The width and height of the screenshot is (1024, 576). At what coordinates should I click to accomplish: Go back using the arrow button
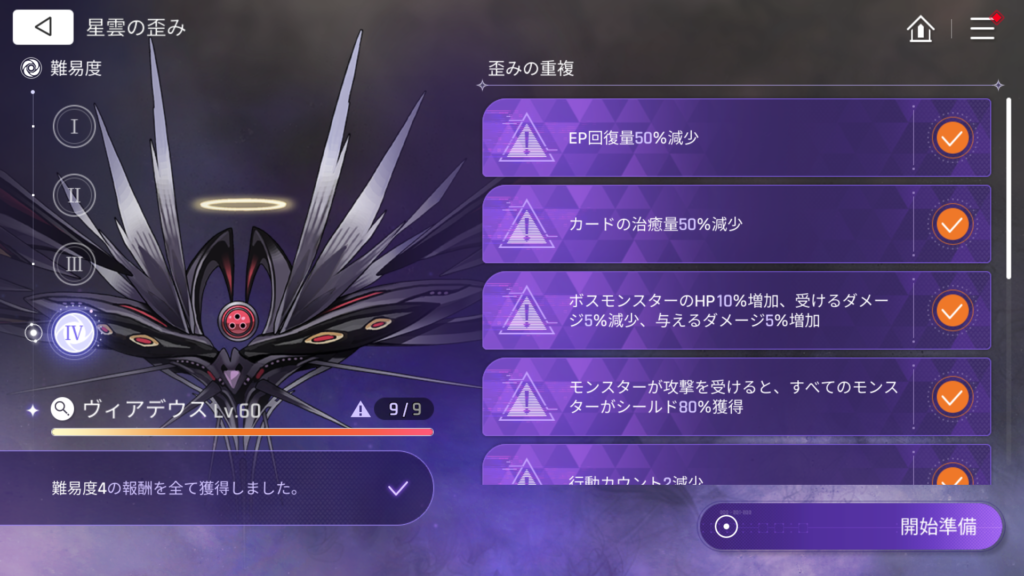(x=43, y=27)
